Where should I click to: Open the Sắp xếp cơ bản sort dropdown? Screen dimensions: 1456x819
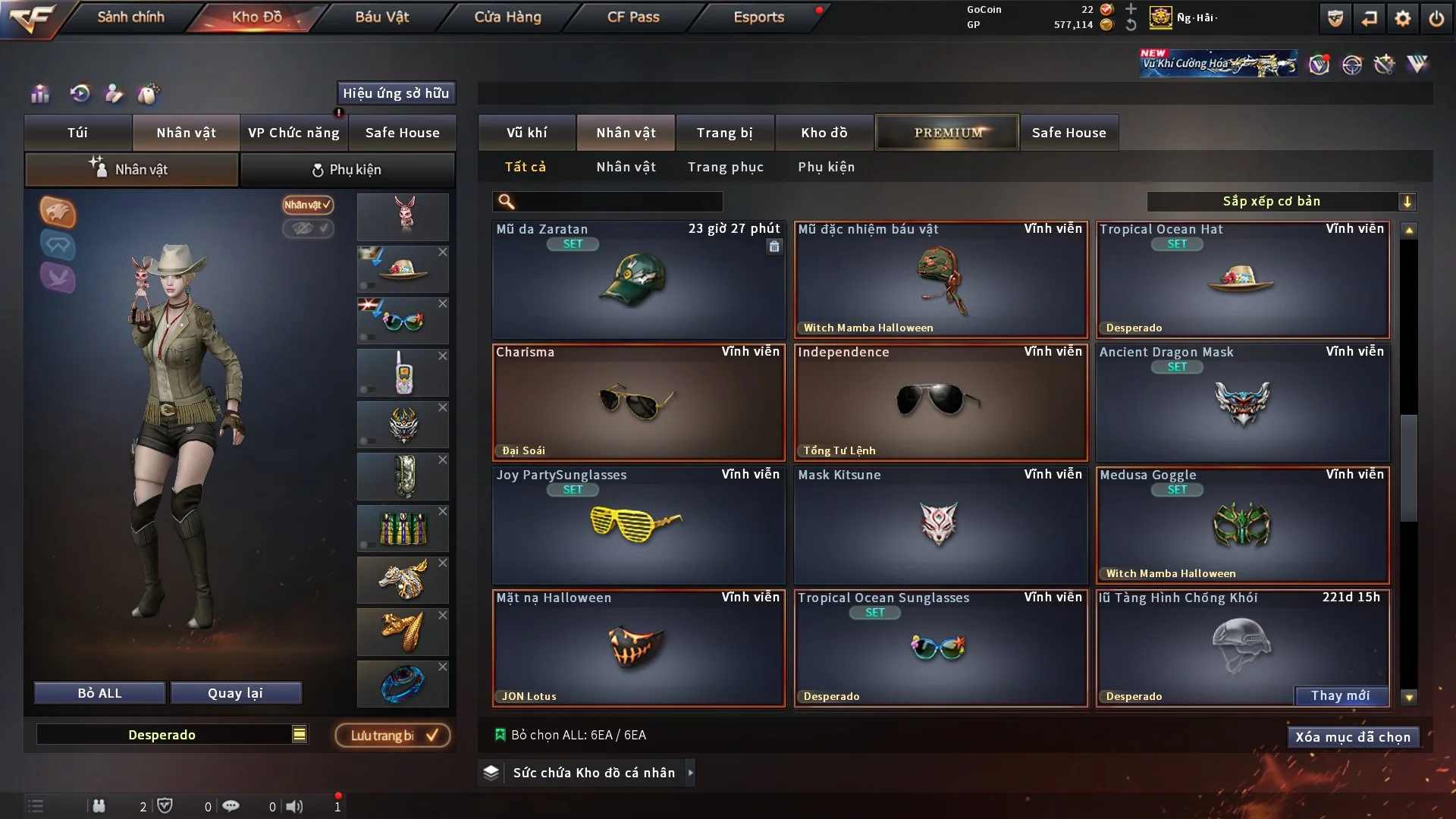(1281, 201)
